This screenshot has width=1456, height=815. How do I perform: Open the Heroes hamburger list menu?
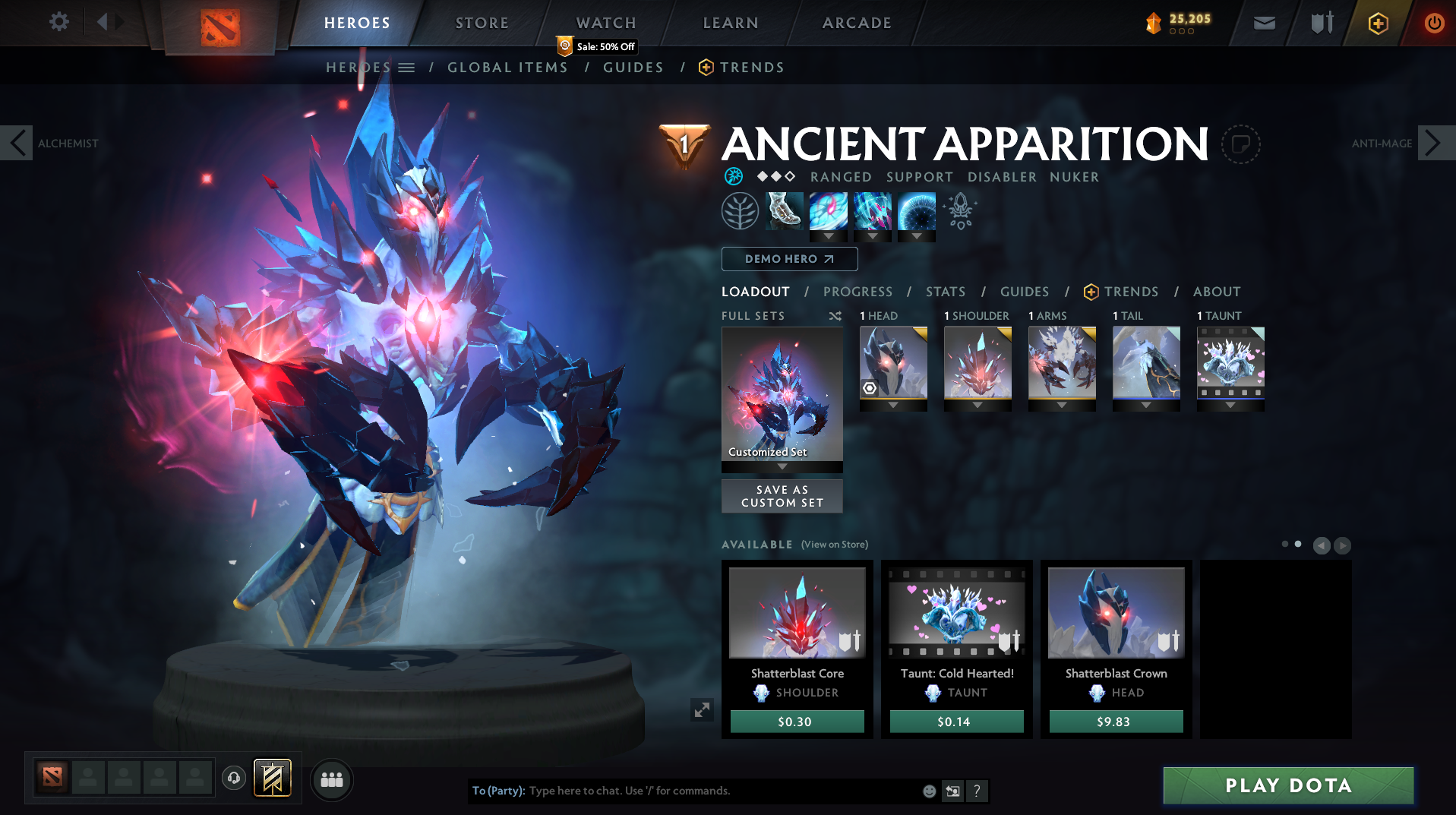click(407, 67)
